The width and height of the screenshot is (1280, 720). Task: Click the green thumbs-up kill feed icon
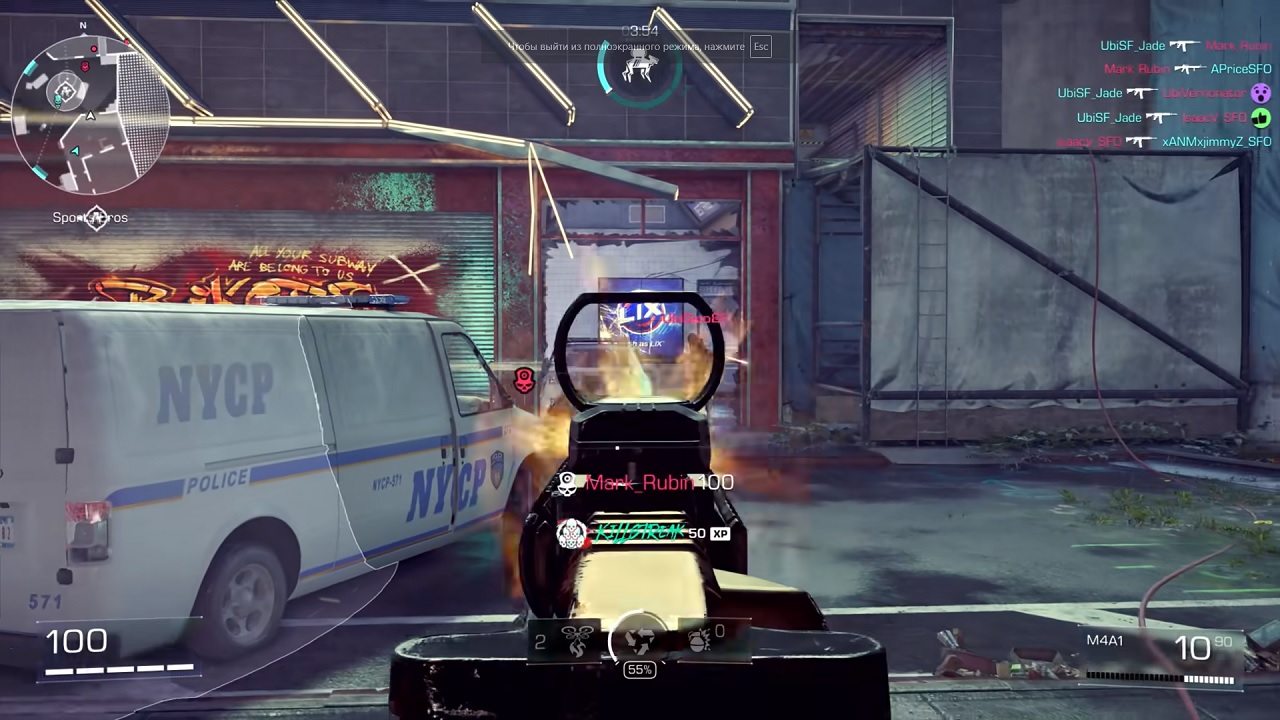(1261, 117)
